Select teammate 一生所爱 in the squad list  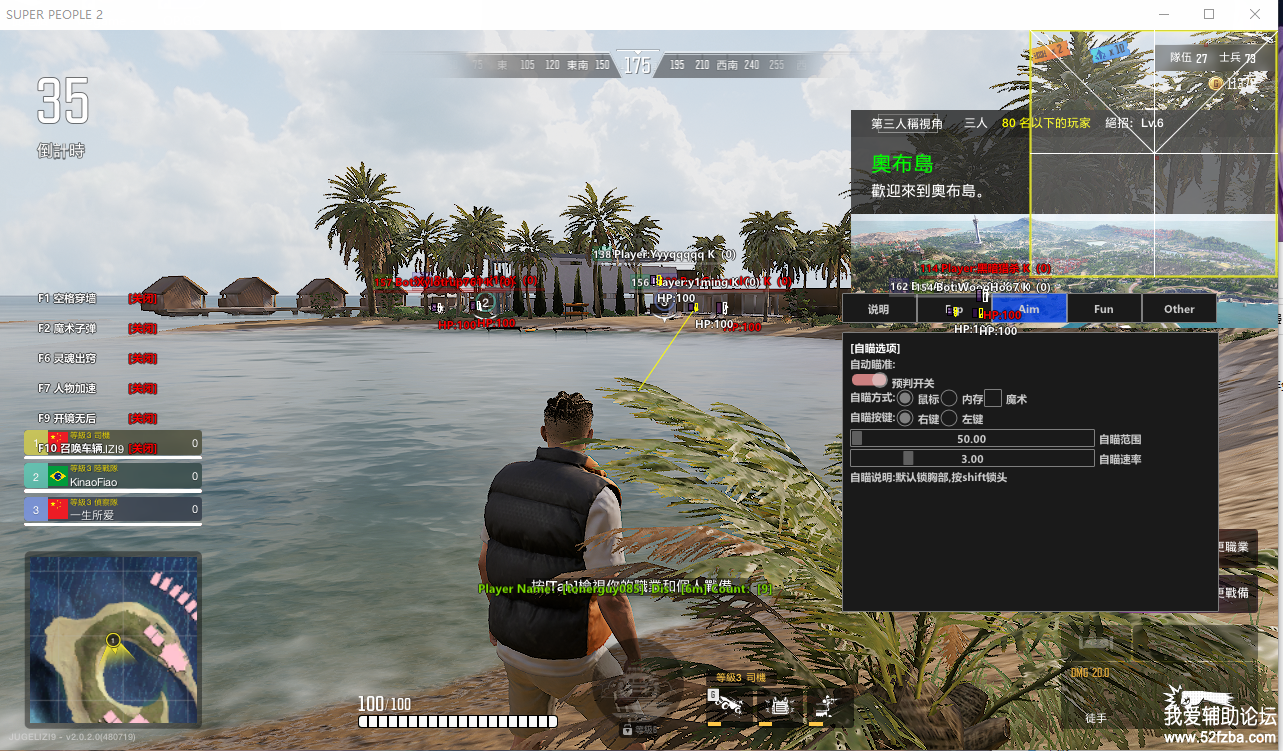tap(113, 511)
